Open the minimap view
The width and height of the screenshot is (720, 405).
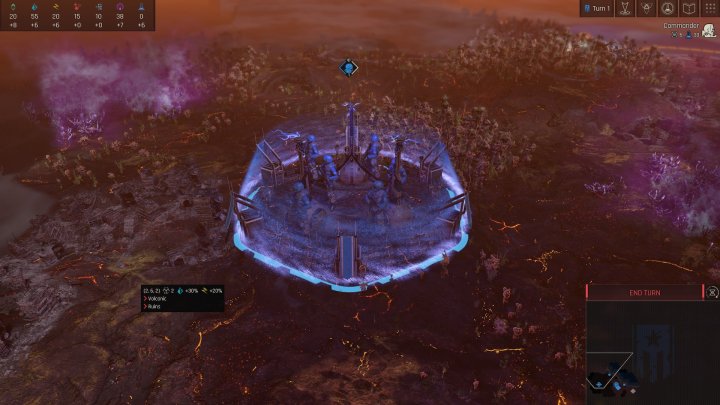652,354
